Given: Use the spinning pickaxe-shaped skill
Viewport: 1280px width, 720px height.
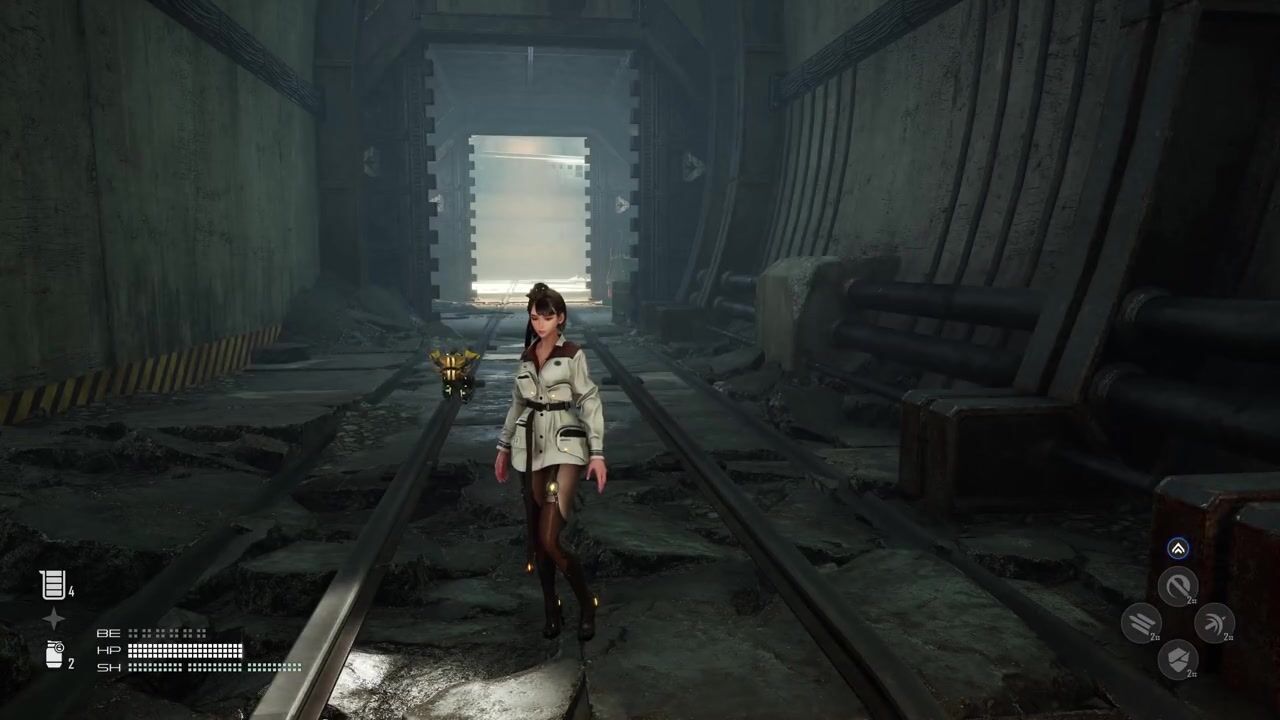Looking at the screenshot, I should click(1214, 623).
